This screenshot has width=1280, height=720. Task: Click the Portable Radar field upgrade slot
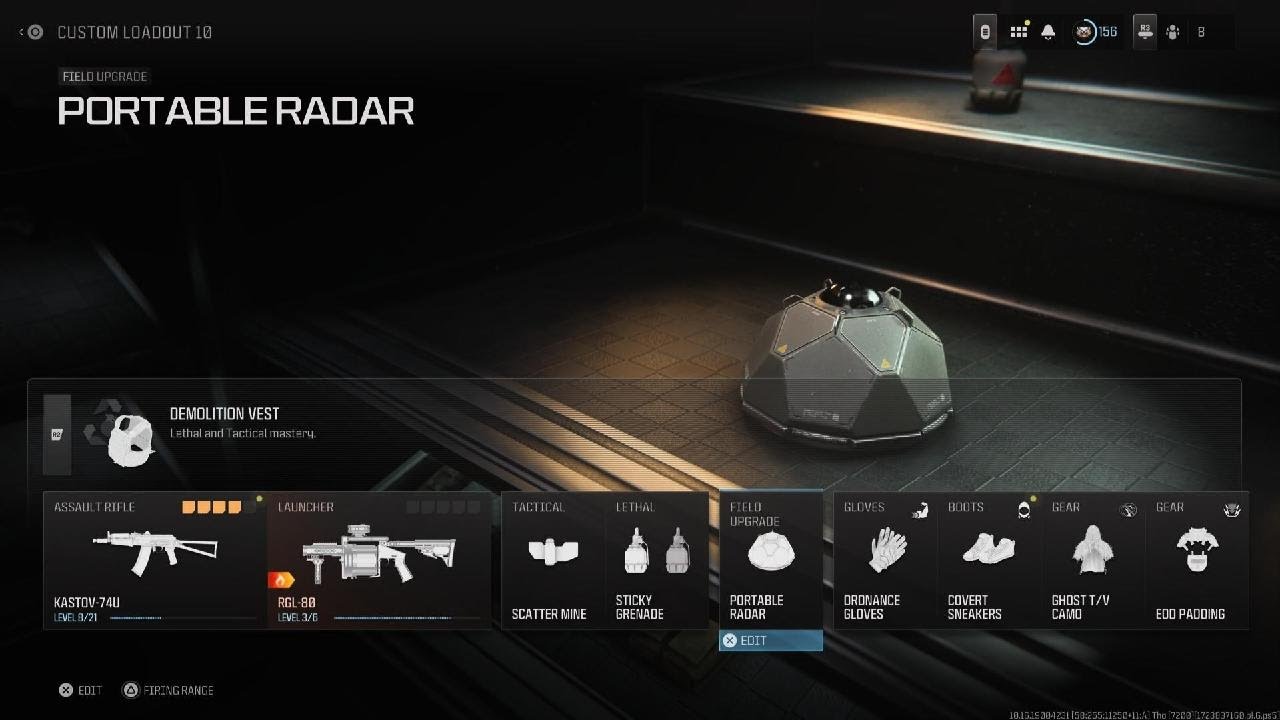click(770, 559)
